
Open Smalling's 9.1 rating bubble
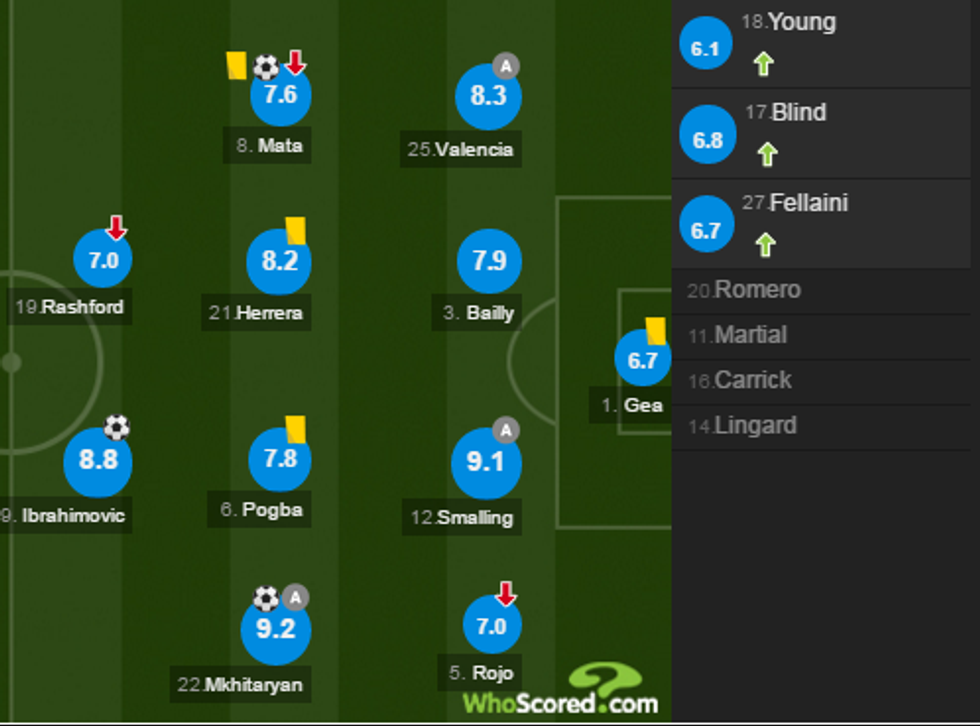pos(486,463)
